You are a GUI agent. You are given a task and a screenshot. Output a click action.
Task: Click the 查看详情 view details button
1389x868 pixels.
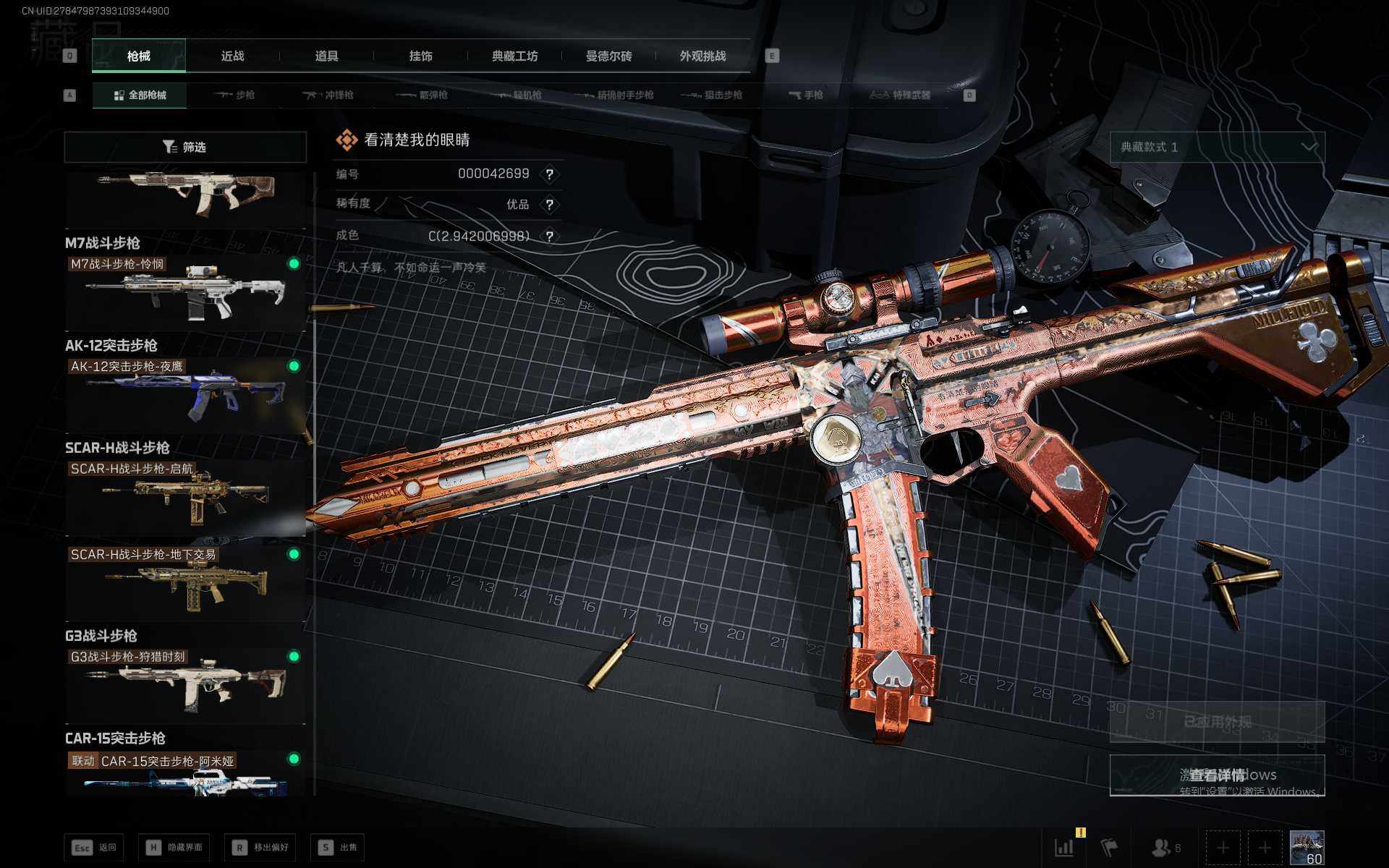1217,775
